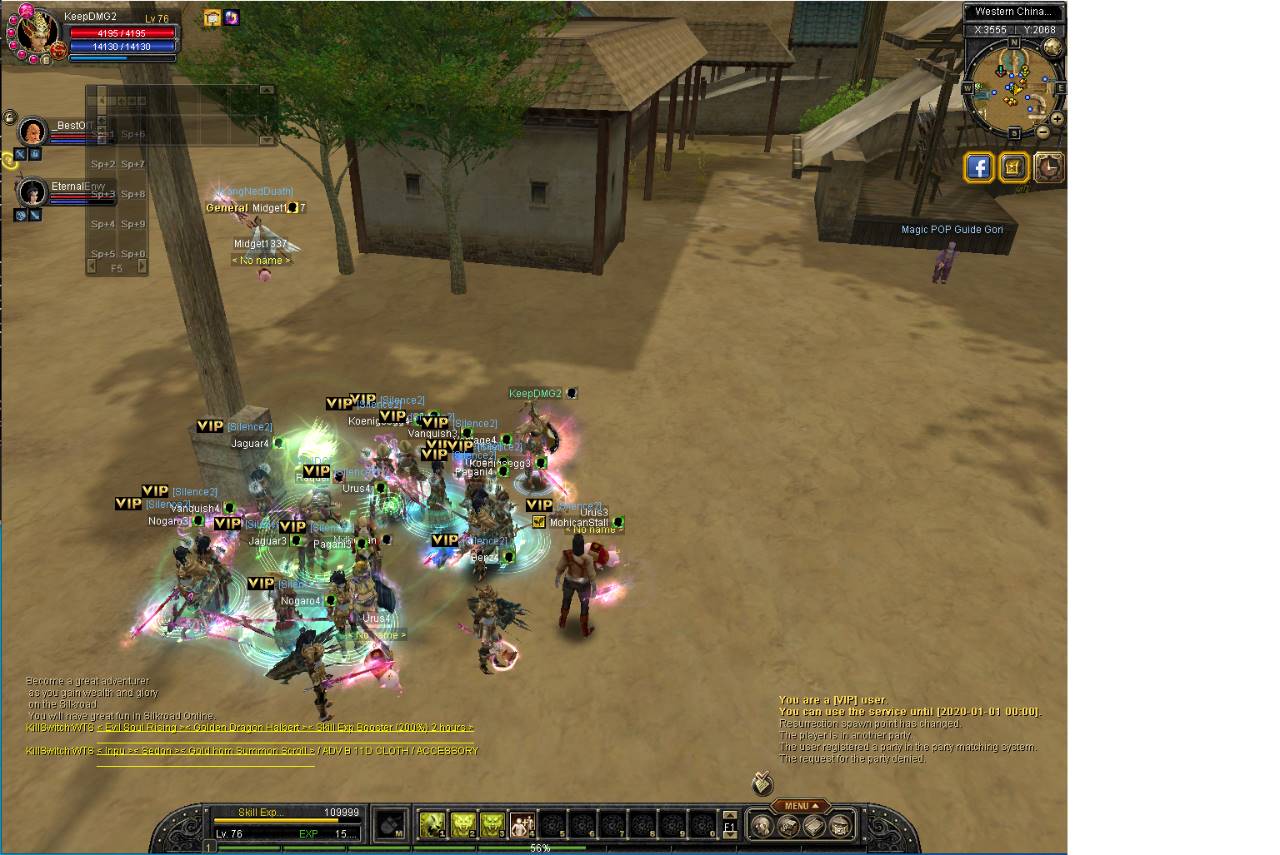Switch hotbar page with the F1 up arrow
1280x855 pixels.
tap(729, 815)
